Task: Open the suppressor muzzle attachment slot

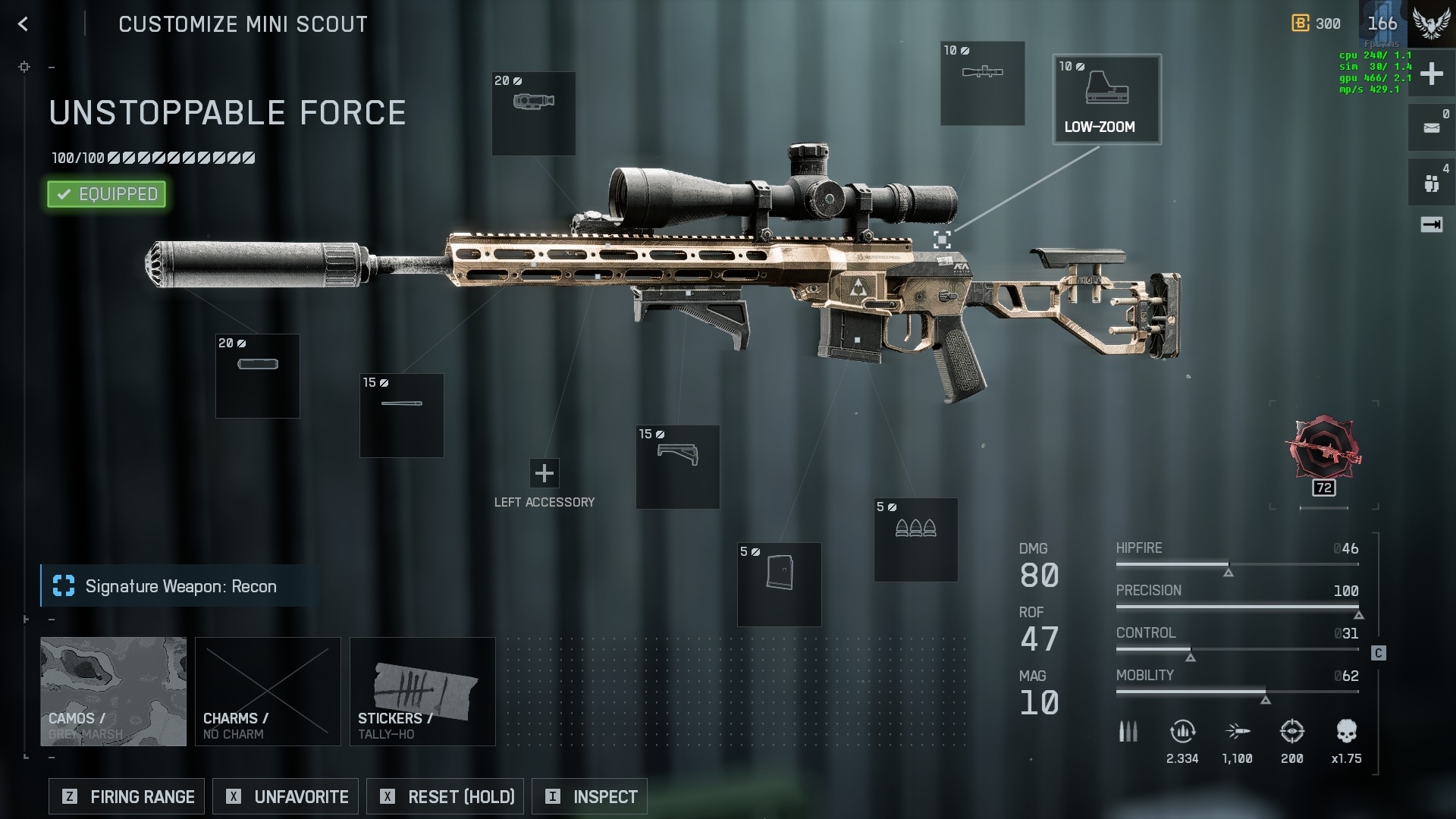Action: coord(257,376)
